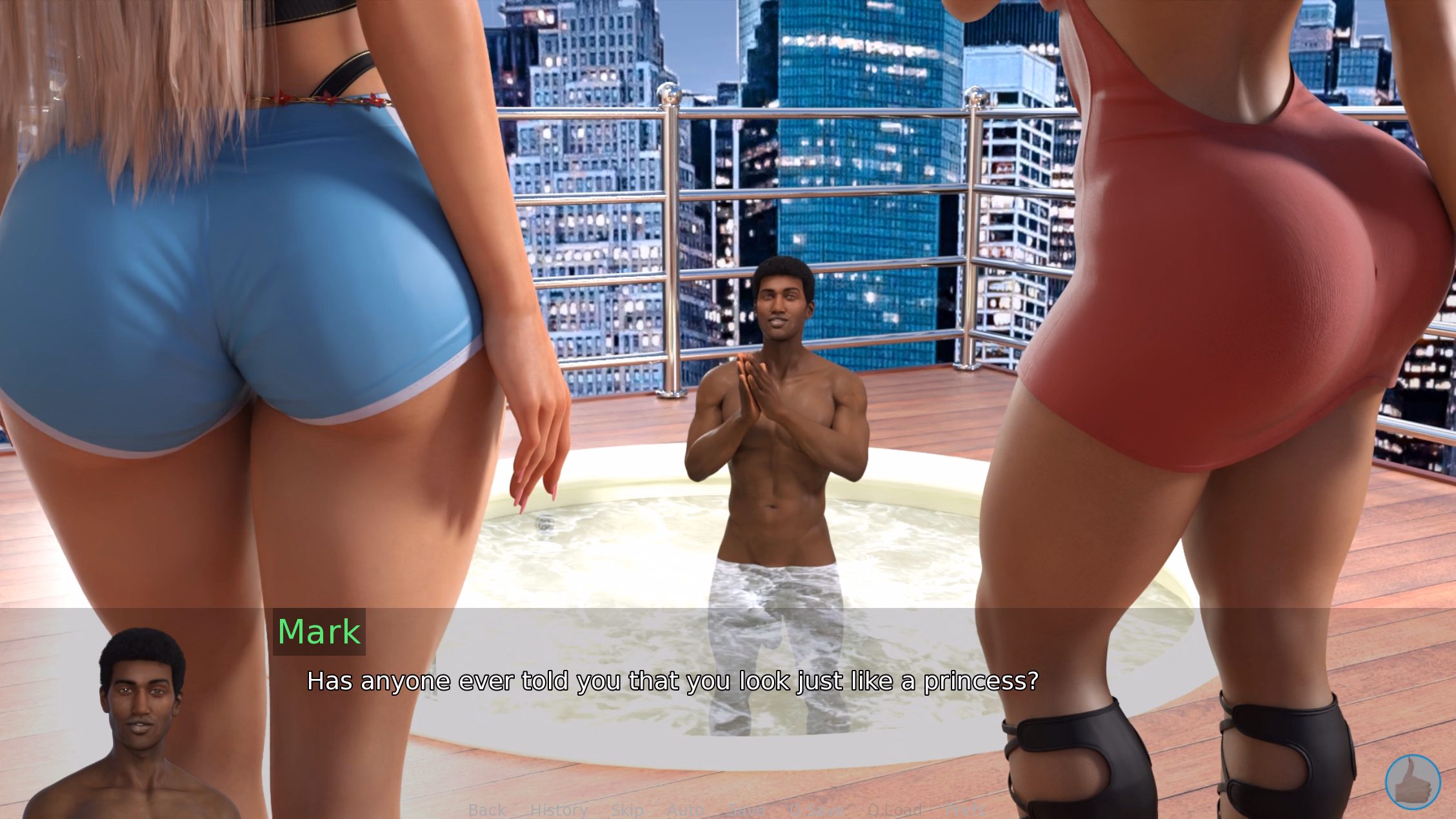This screenshot has height=819, width=1456.
Task: Toggle Auto-advance mode
Action: (x=685, y=810)
